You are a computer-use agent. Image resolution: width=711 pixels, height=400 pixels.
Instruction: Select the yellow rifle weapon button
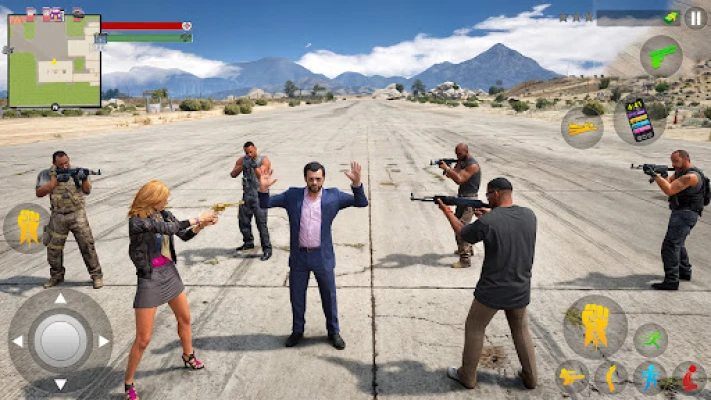point(581,129)
